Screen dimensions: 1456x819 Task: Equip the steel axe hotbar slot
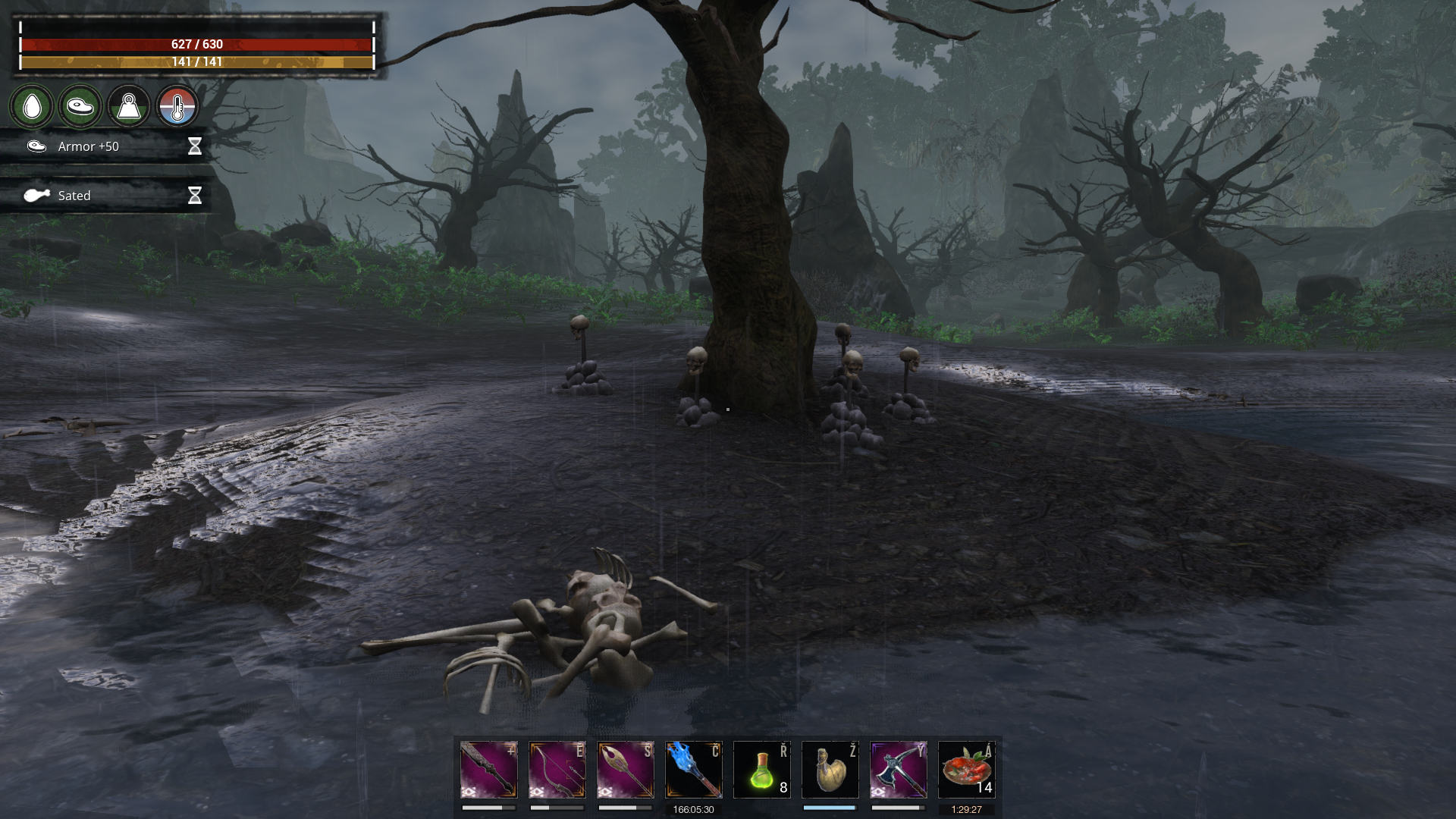click(899, 770)
